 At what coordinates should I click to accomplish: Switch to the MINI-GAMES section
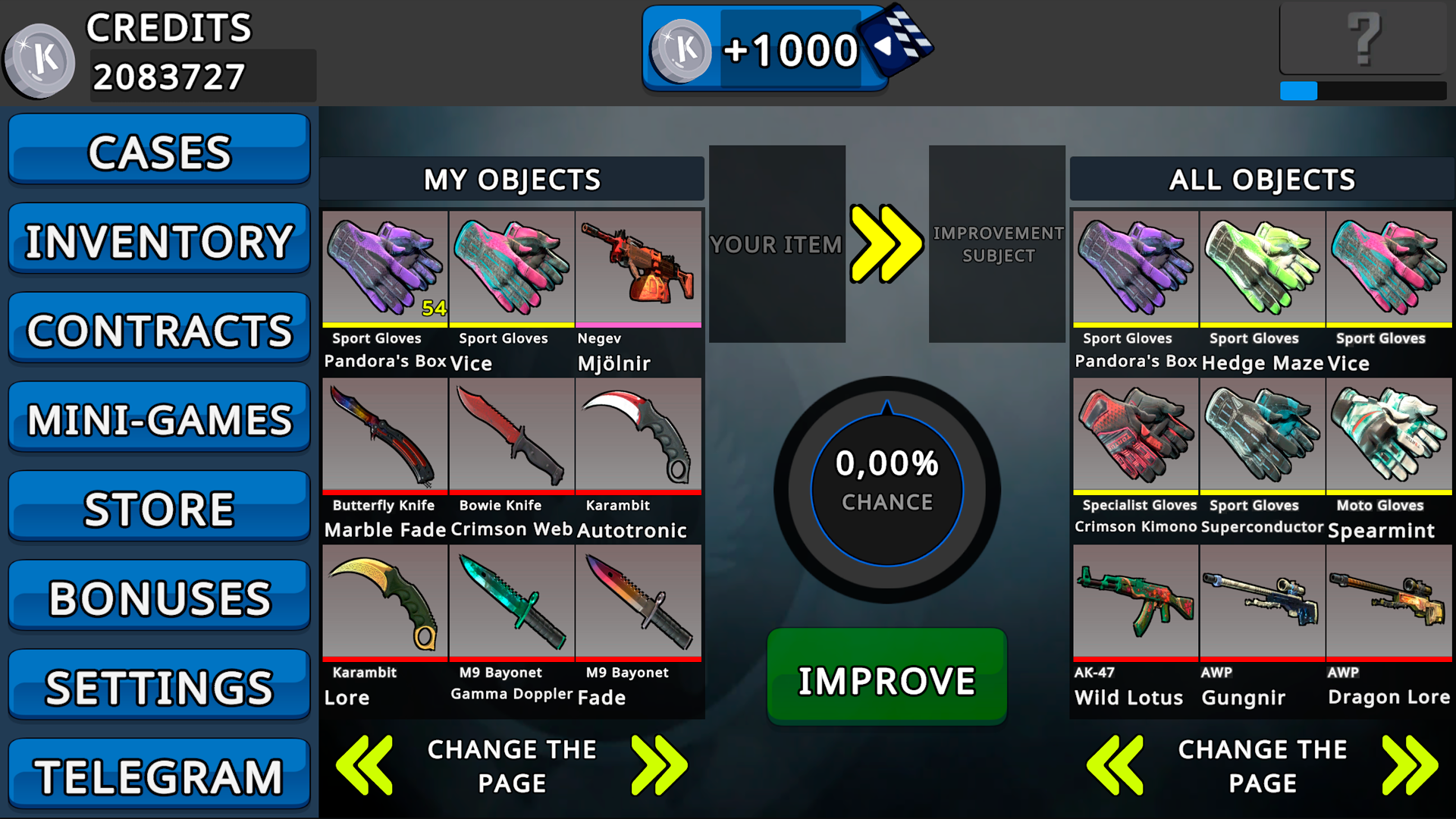point(158,417)
